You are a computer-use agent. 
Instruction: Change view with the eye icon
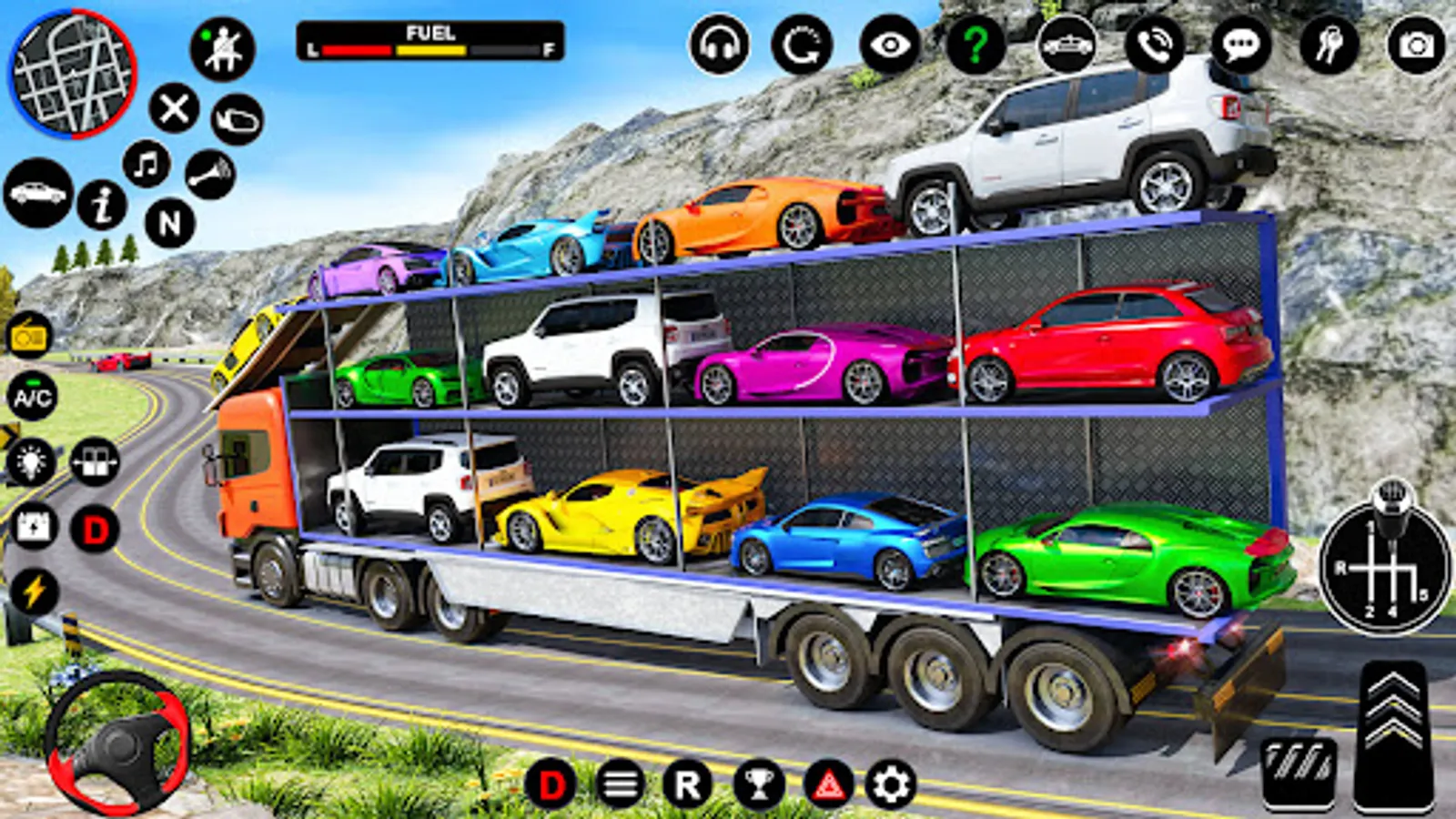890,45
